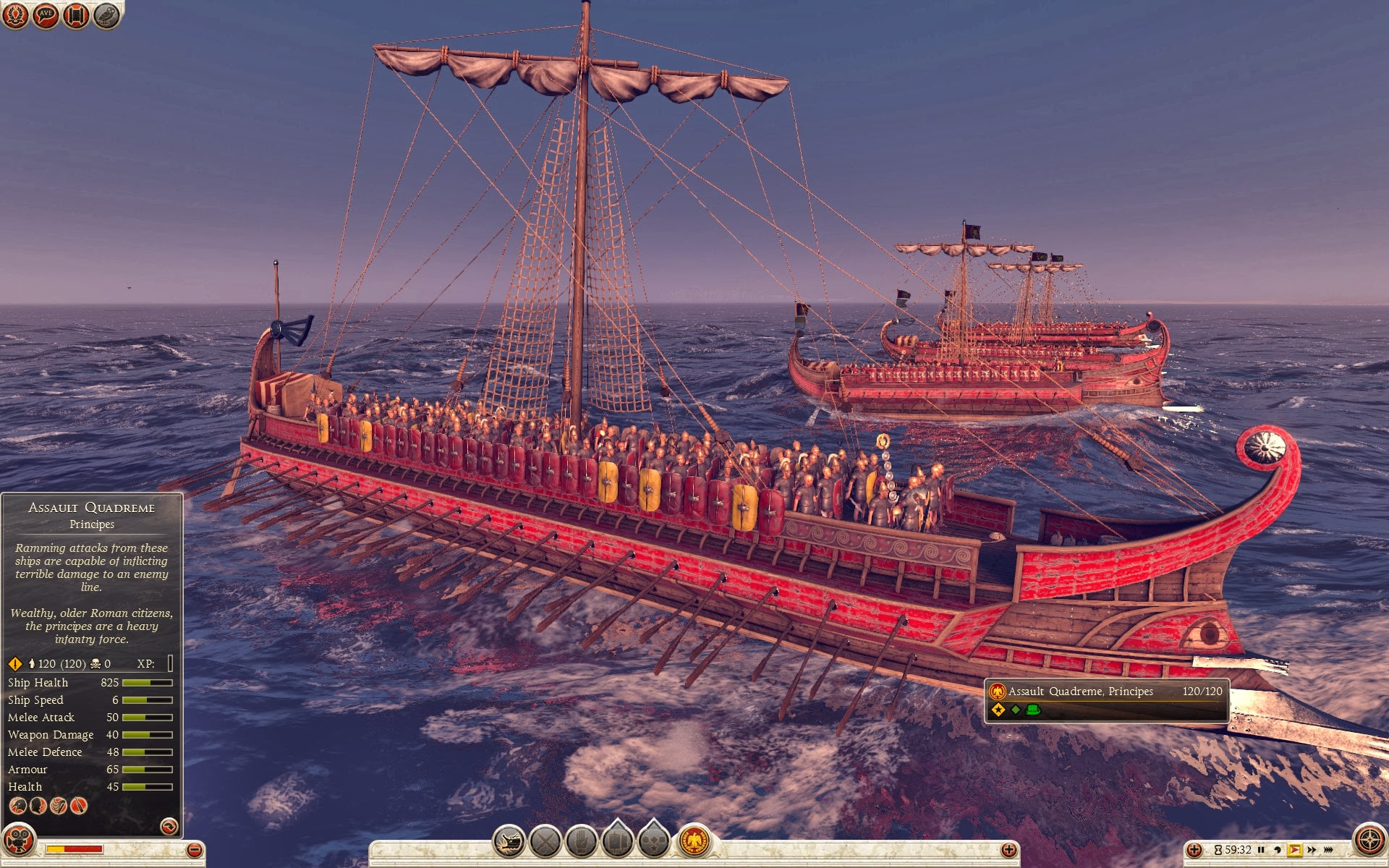Click the raised hand command button
This screenshot has height=868, width=1389.
click(x=582, y=841)
